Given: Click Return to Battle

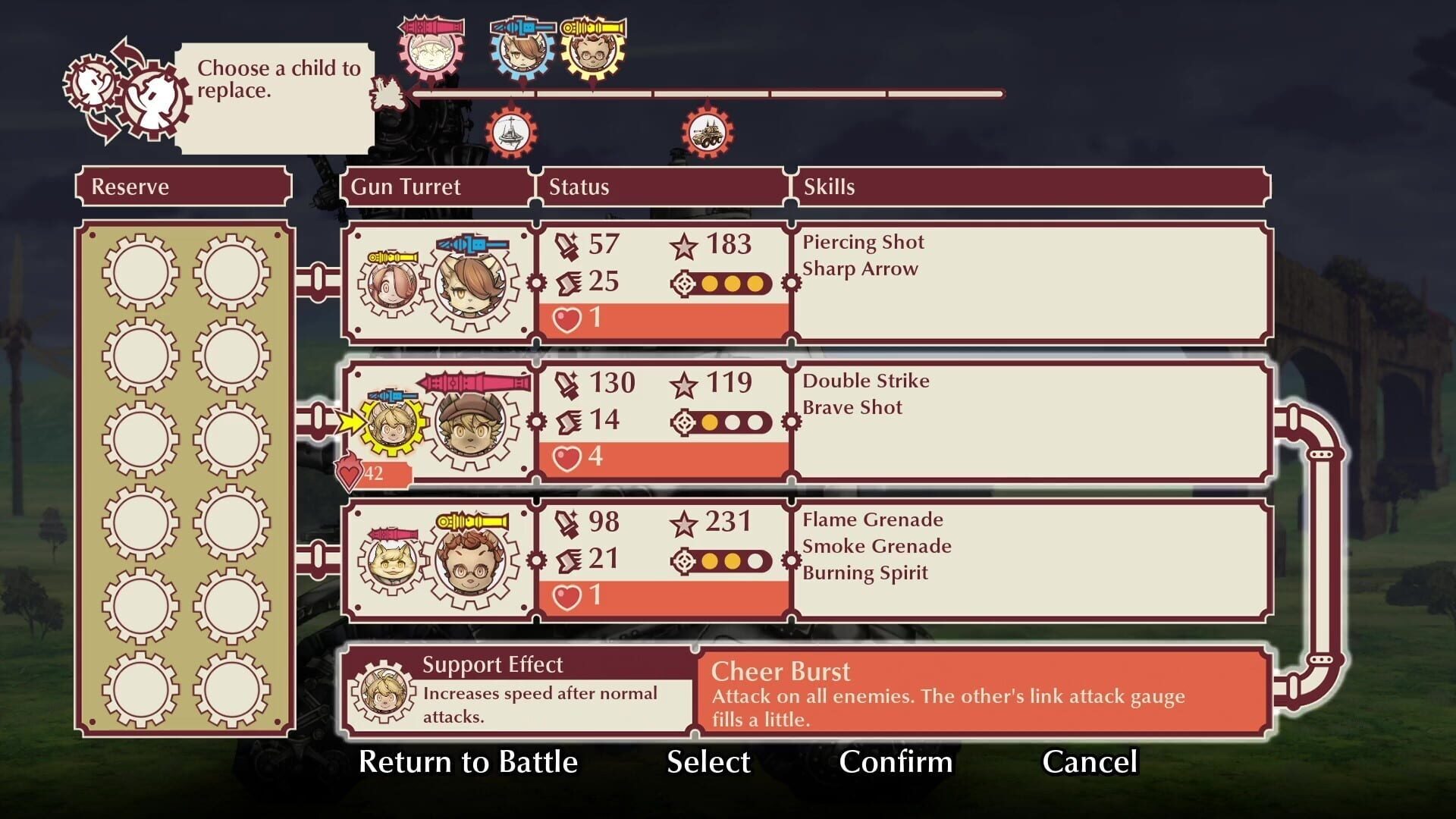Looking at the screenshot, I should [x=469, y=762].
